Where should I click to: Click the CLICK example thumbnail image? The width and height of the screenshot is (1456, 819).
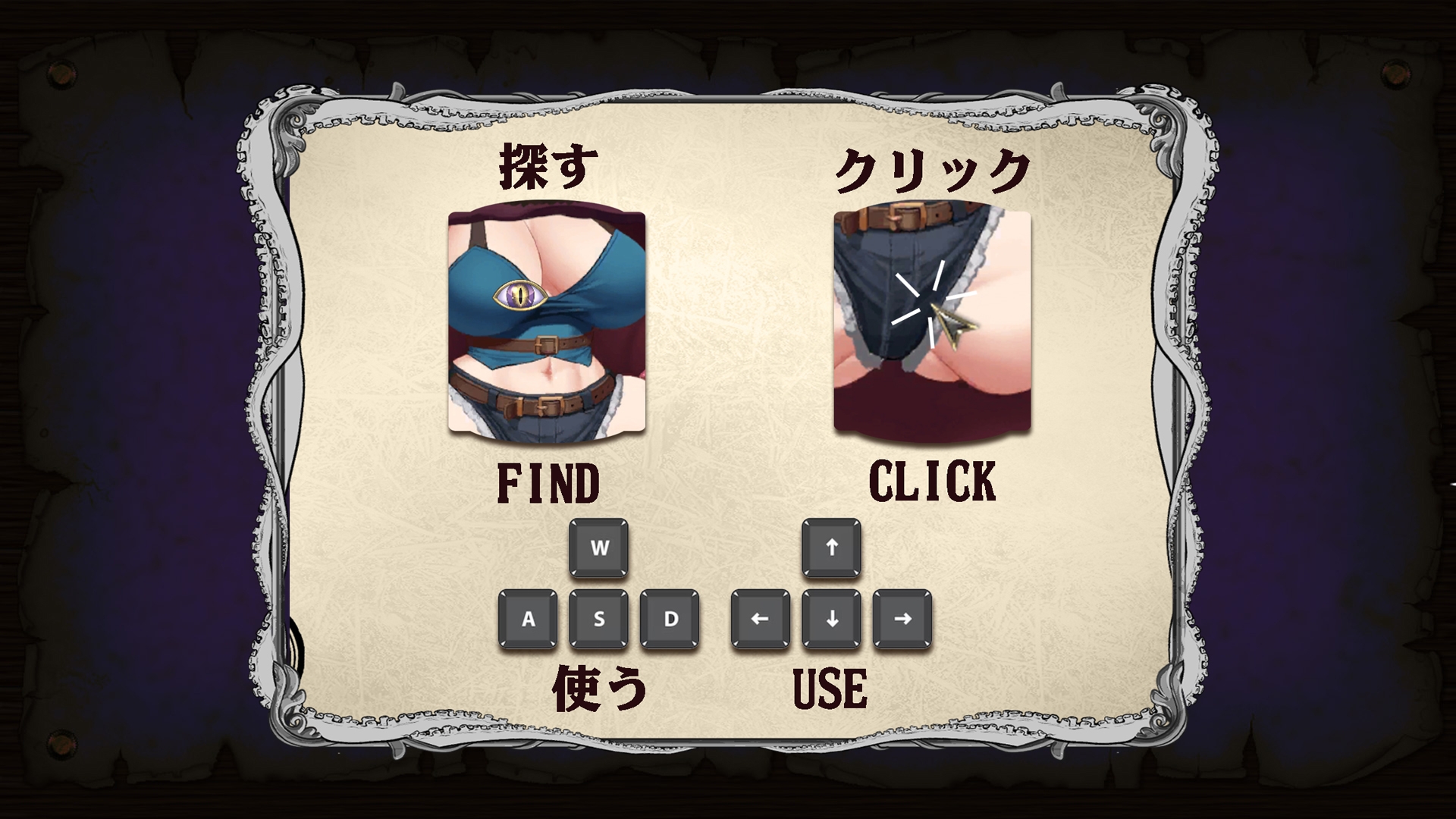(933, 322)
